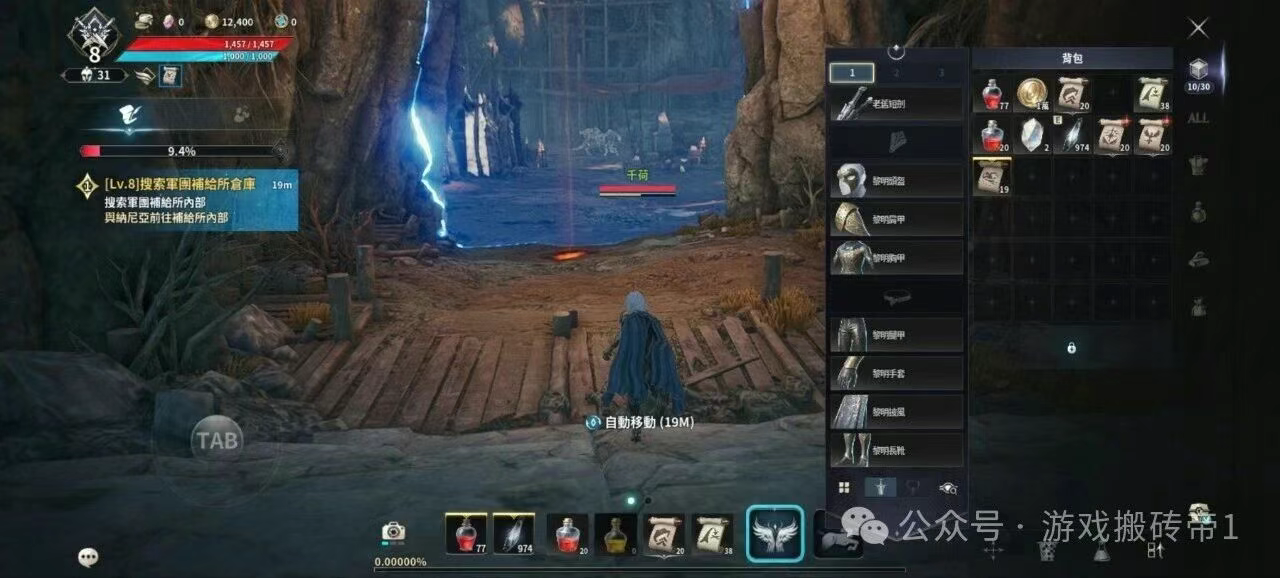Unlock more backpack slots via padlock
Image resolution: width=1280 pixels, height=578 pixels.
[x=1071, y=348]
